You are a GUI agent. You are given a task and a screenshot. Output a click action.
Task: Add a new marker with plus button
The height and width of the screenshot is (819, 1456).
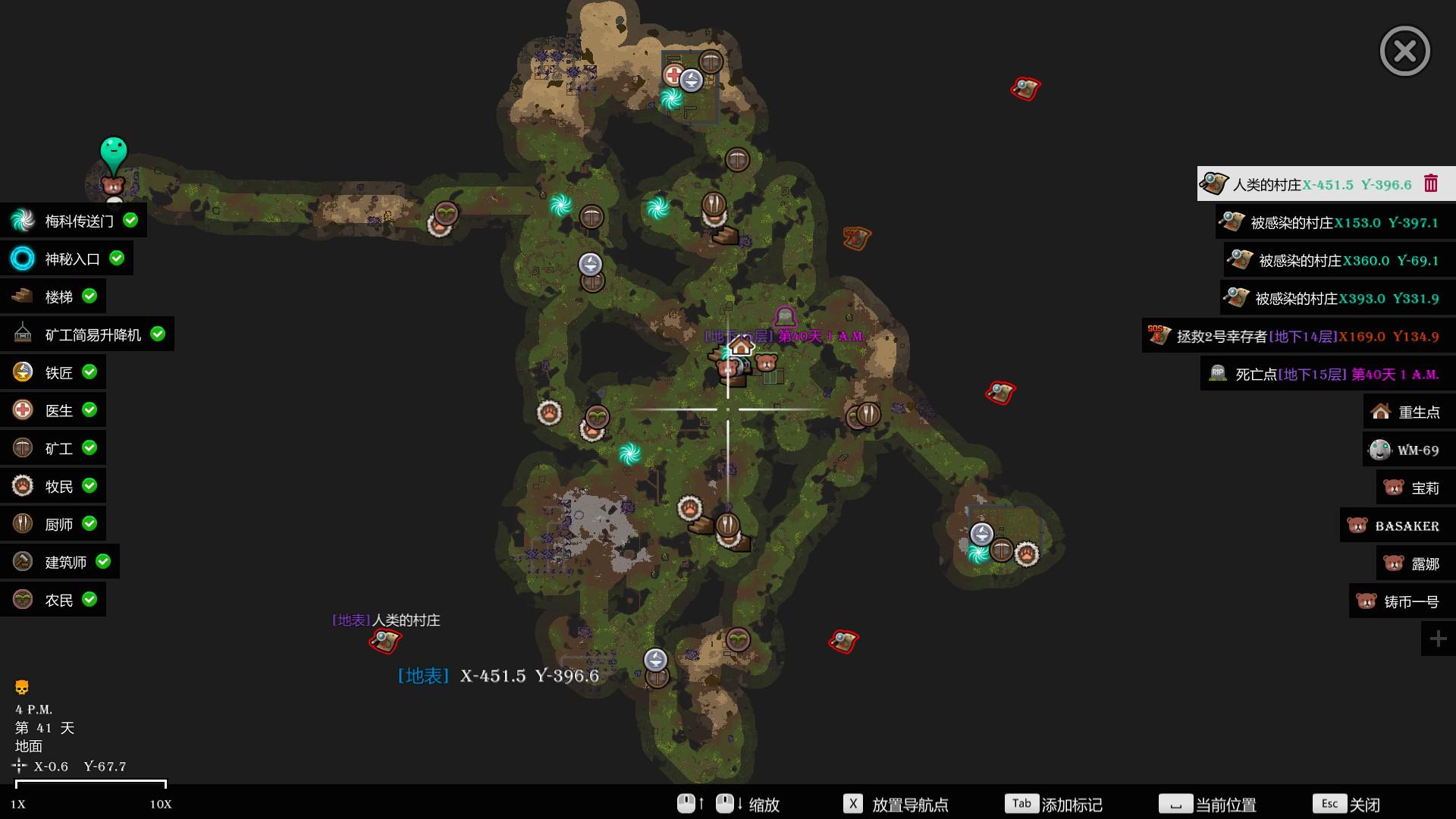click(1438, 639)
